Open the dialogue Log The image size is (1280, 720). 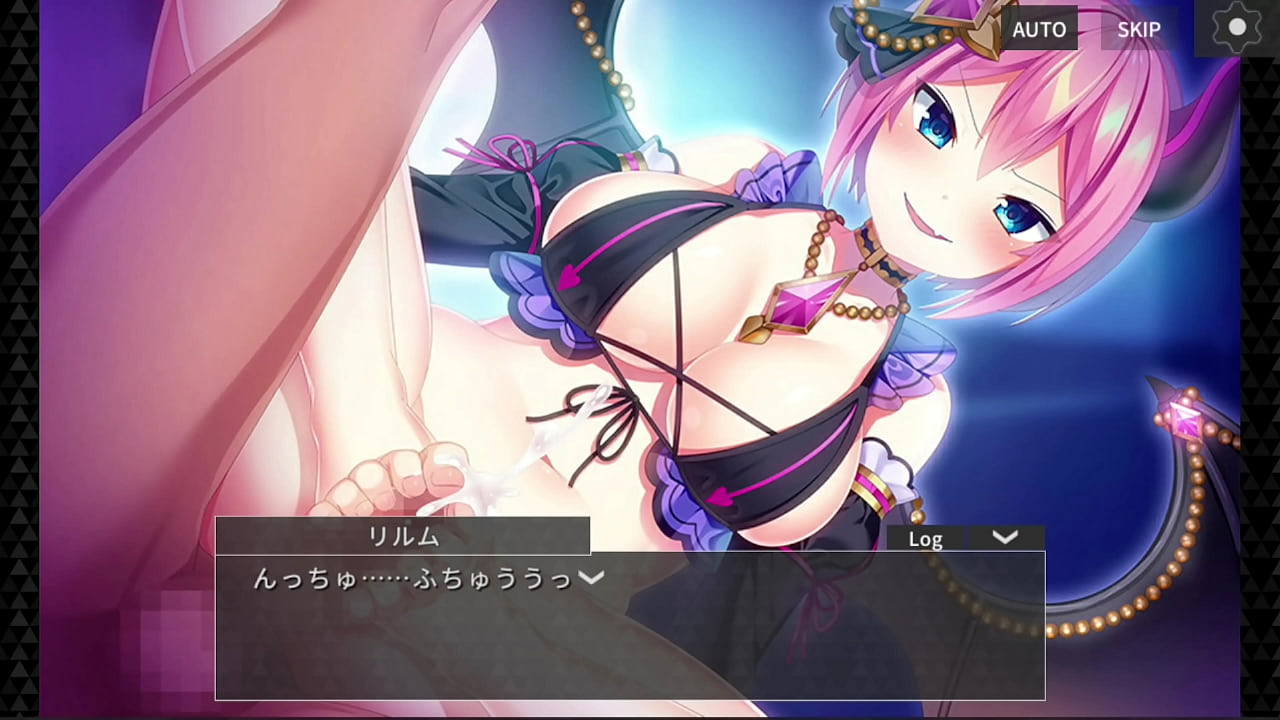pyautogui.click(x=925, y=539)
